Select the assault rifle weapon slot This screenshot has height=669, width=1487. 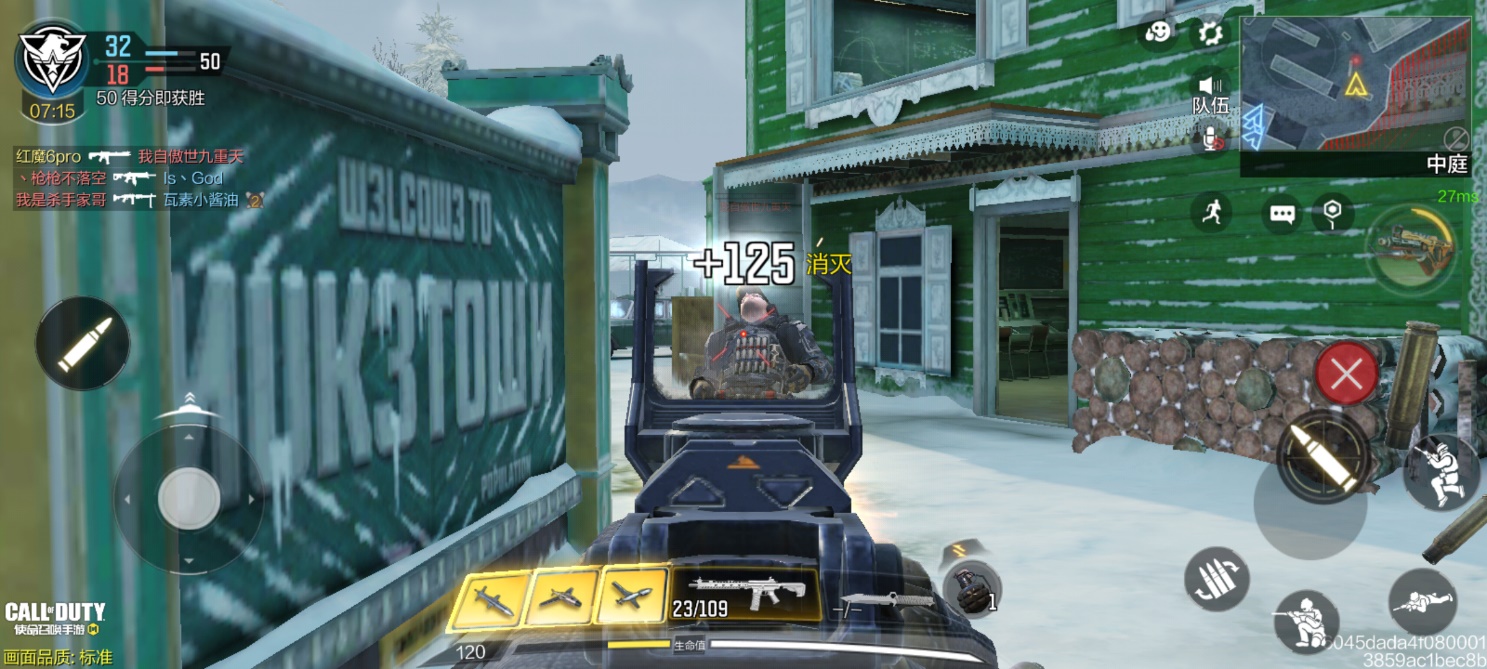click(x=745, y=595)
